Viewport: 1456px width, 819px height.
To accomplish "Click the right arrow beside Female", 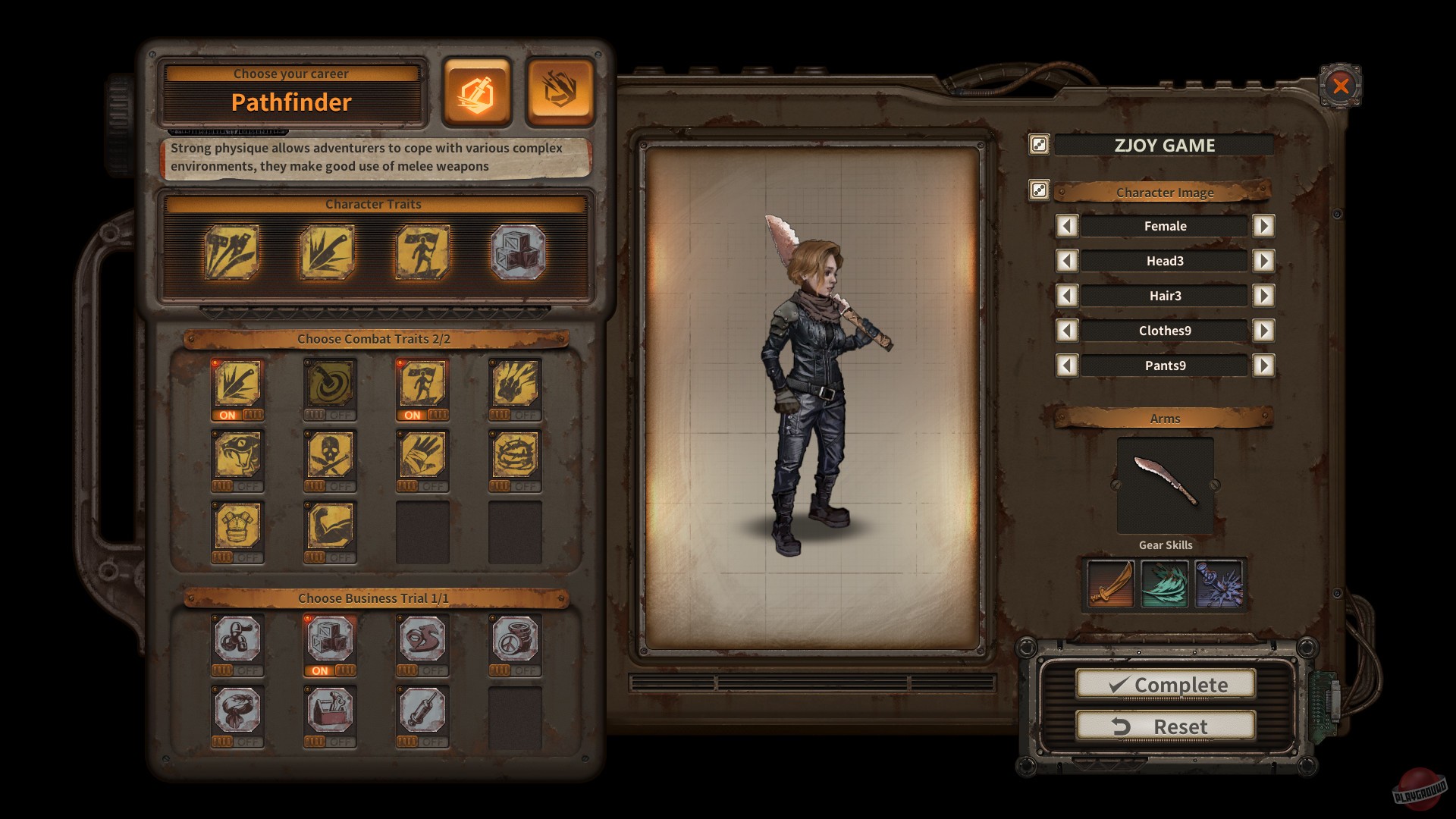I will [1264, 226].
